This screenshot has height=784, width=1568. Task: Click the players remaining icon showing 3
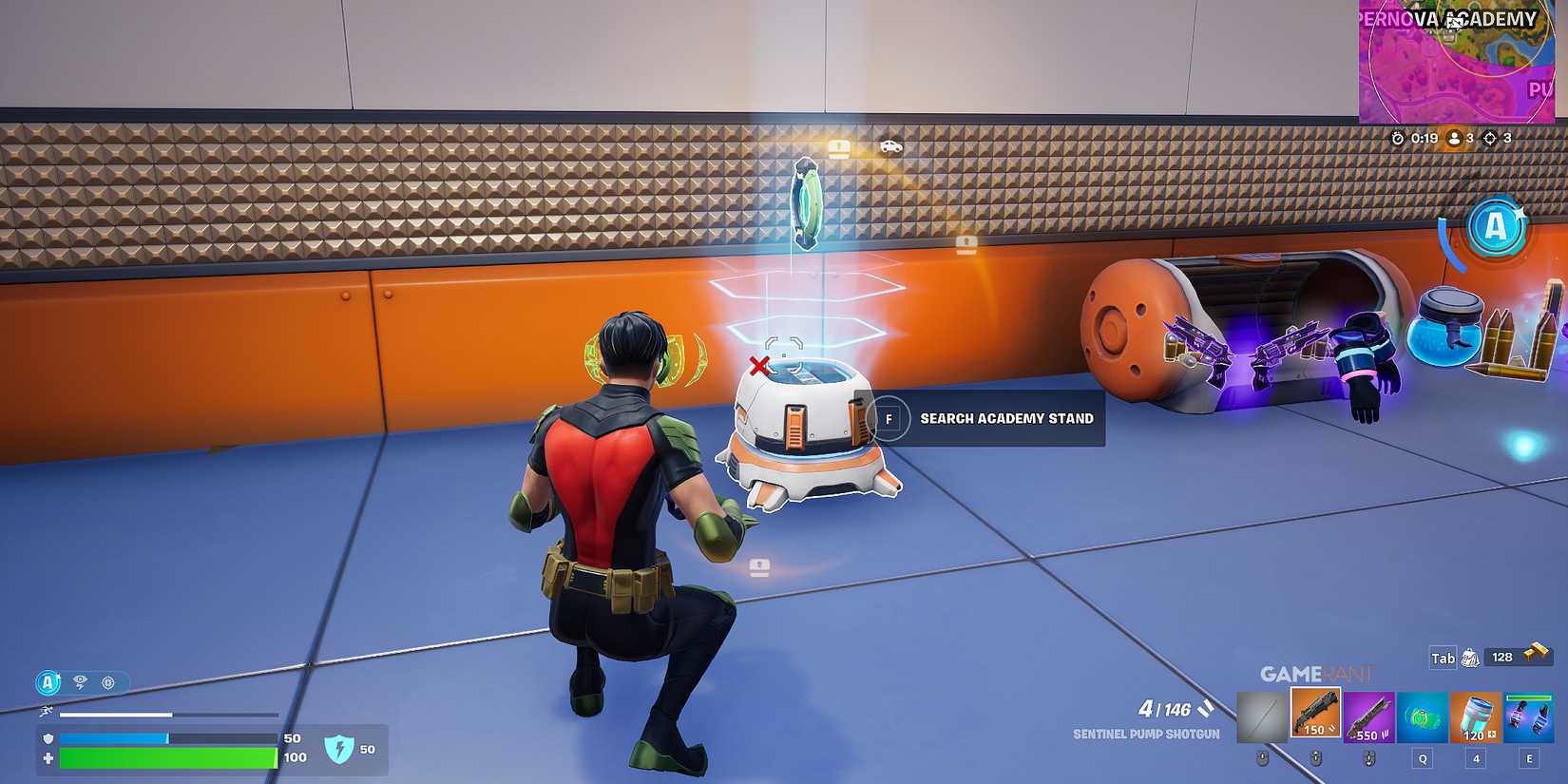(1455, 138)
